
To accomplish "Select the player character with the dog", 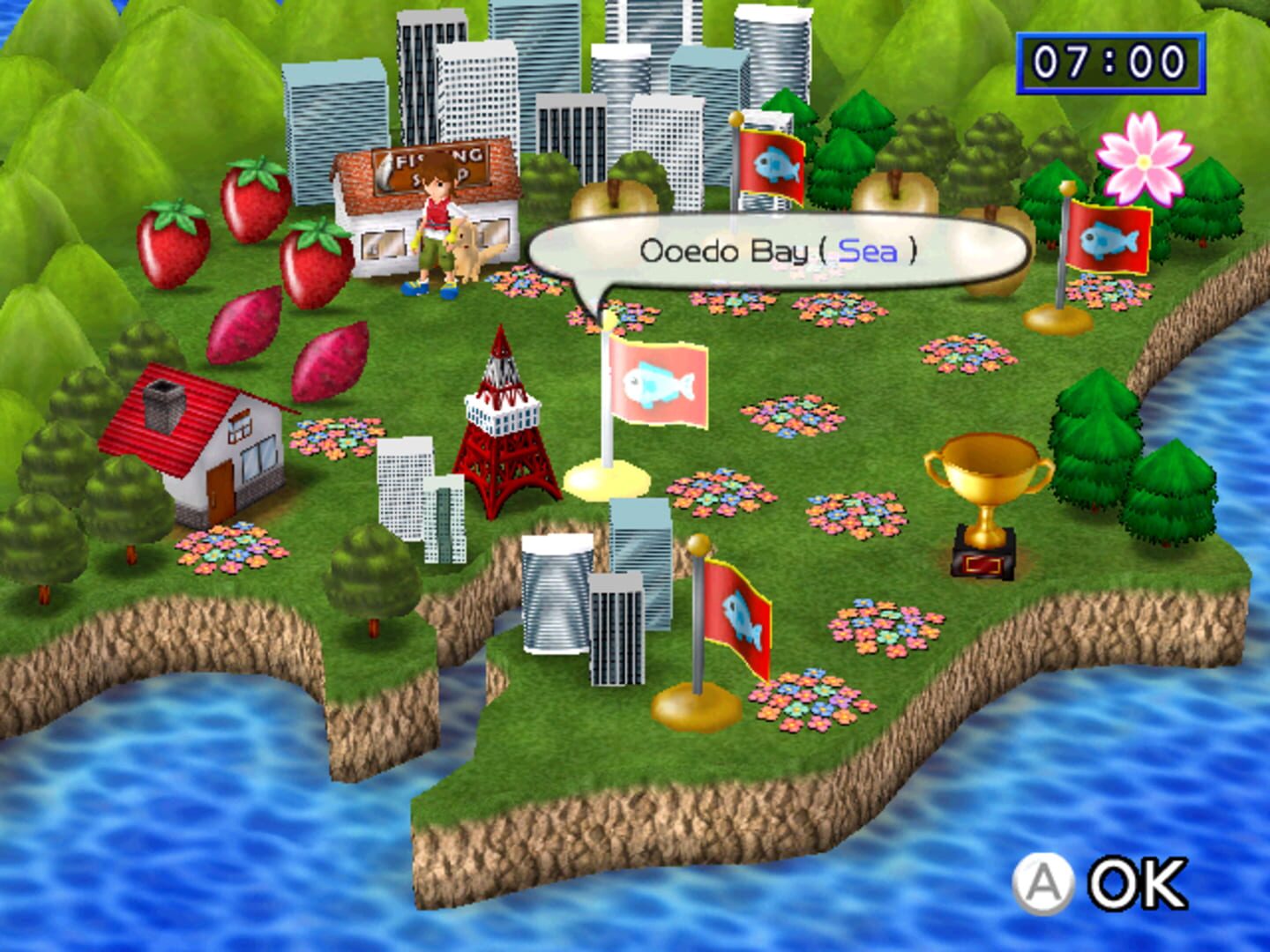I will [437, 225].
